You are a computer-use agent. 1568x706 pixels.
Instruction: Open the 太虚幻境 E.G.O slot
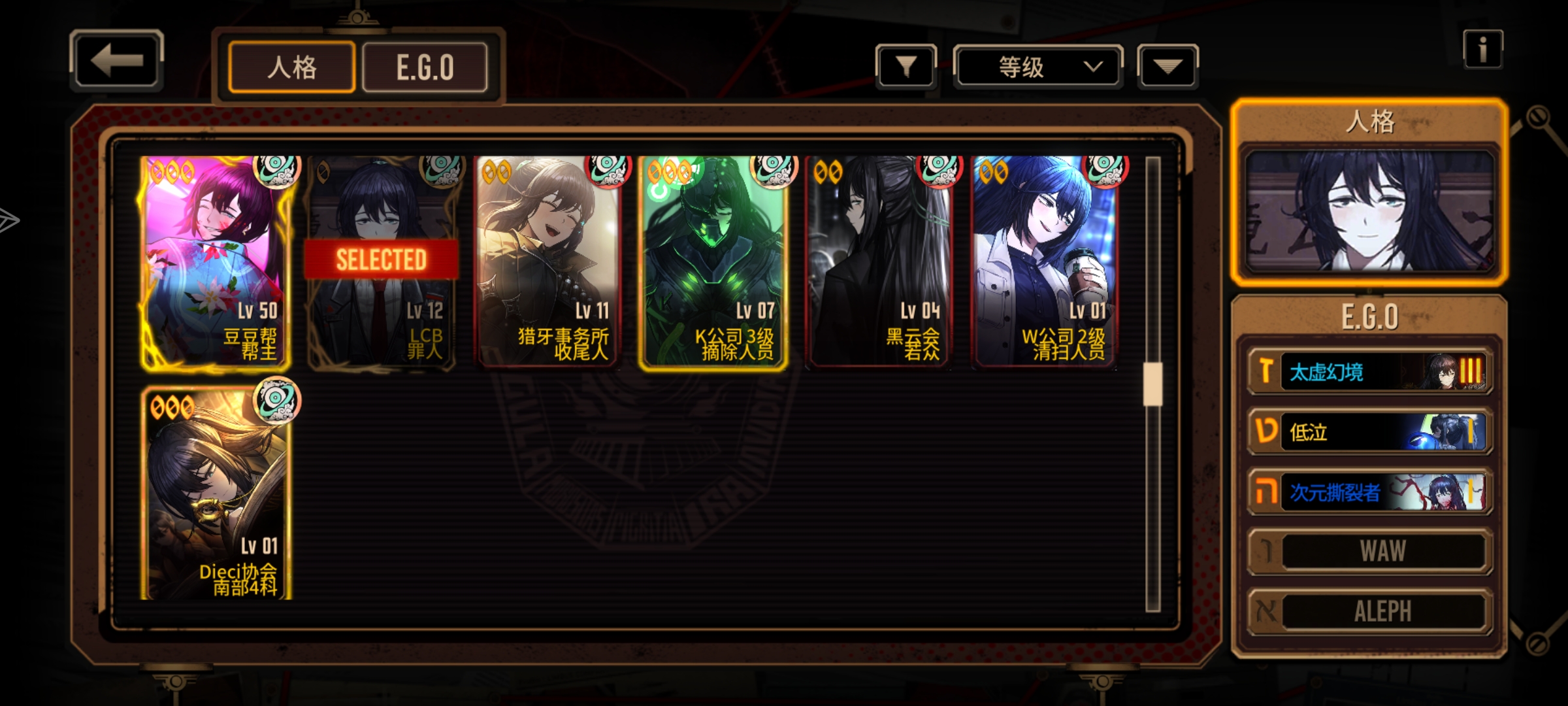(1370, 372)
